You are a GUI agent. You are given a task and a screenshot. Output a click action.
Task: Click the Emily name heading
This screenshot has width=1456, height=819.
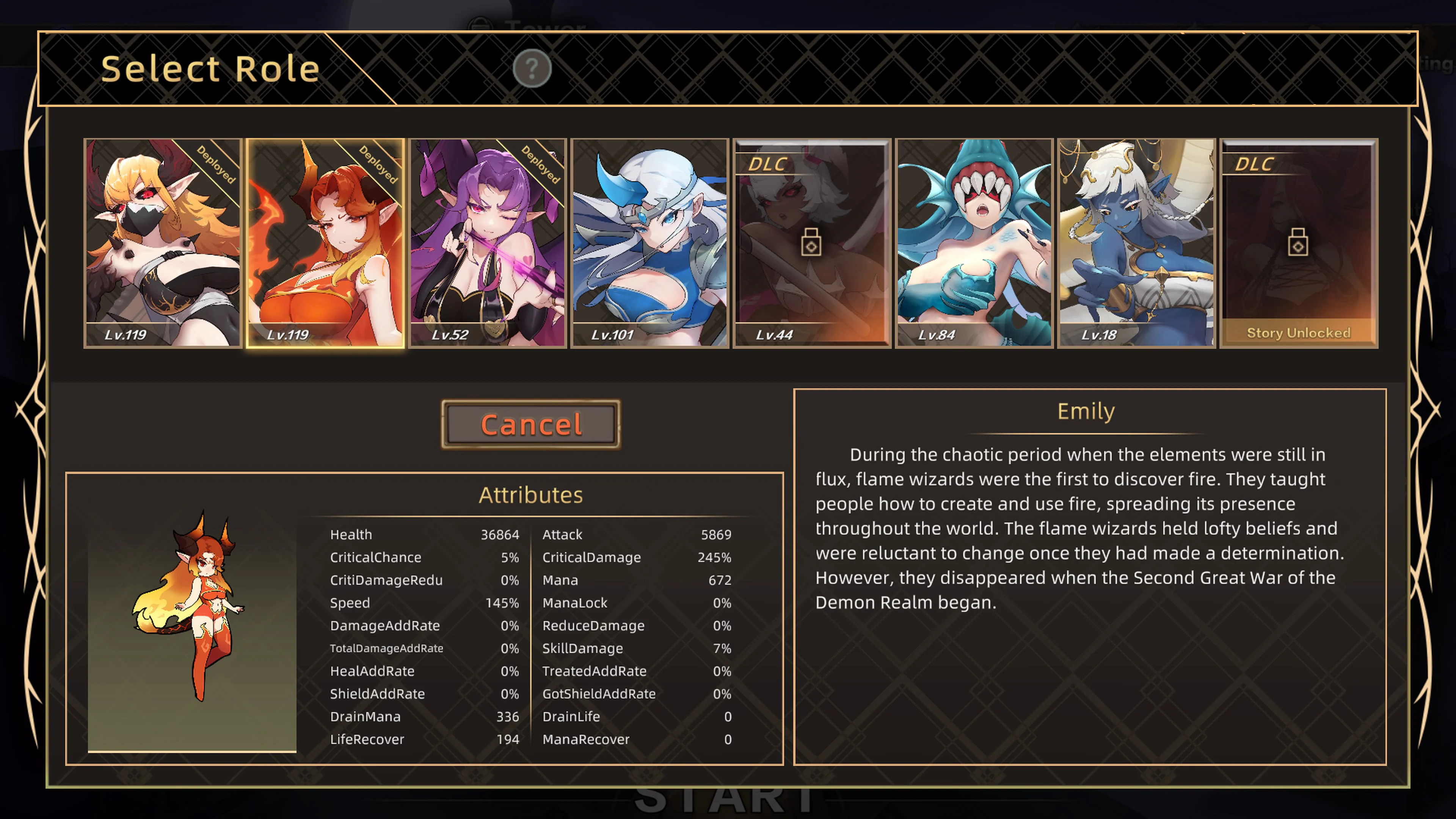point(1085,411)
